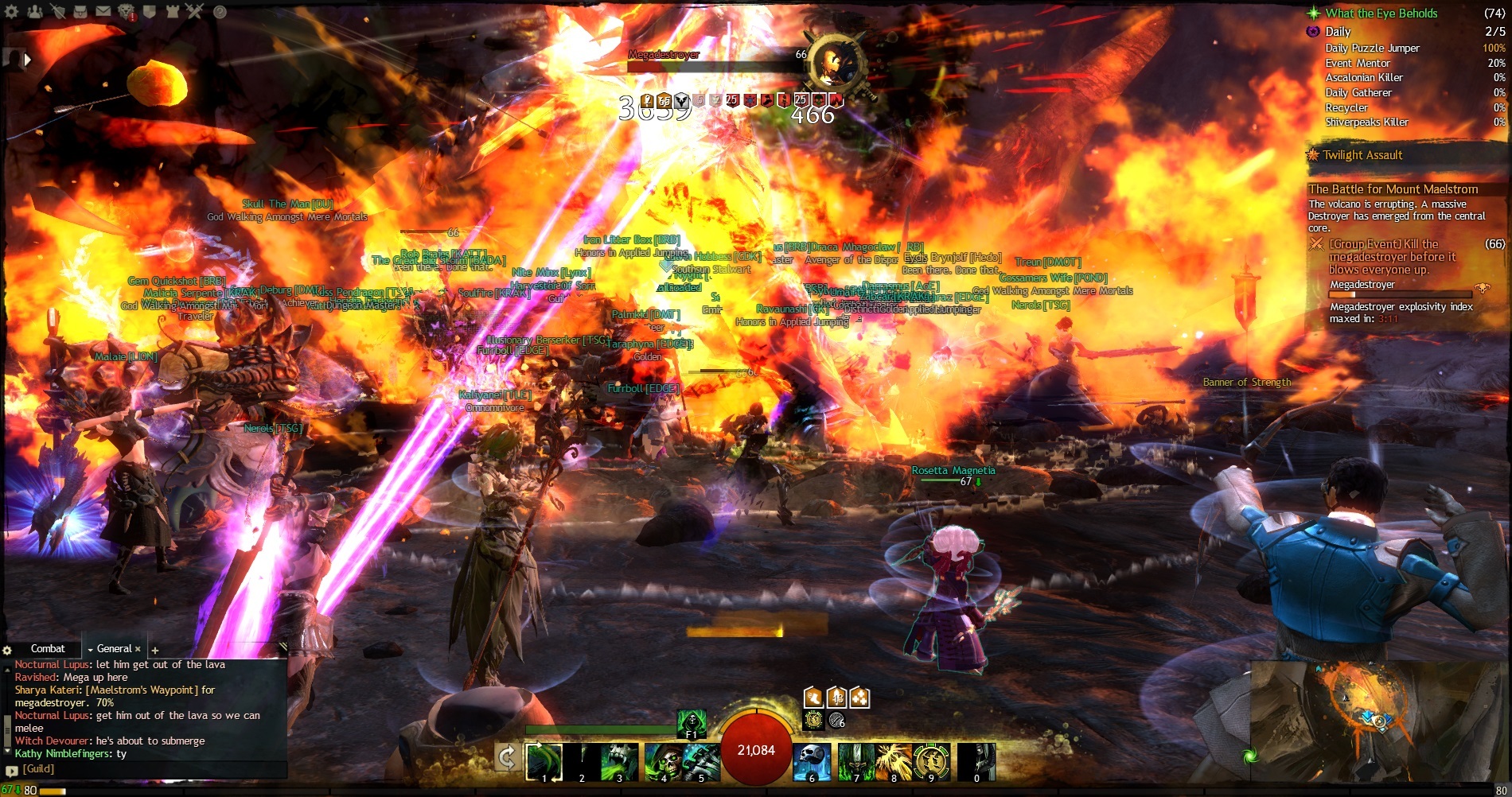Activate the golden signet skill in slot 9
The width and height of the screenshot is (1512, 797).
pos(930,762)
